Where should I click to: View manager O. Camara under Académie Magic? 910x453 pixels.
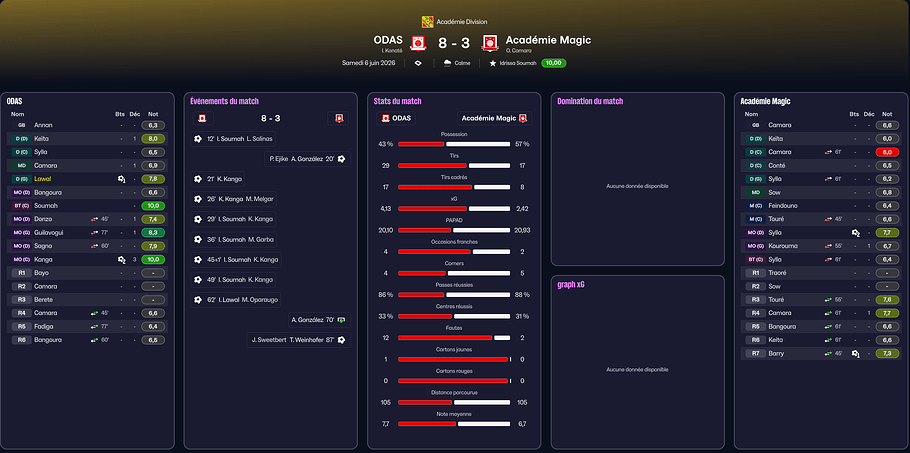click(523, 50)
